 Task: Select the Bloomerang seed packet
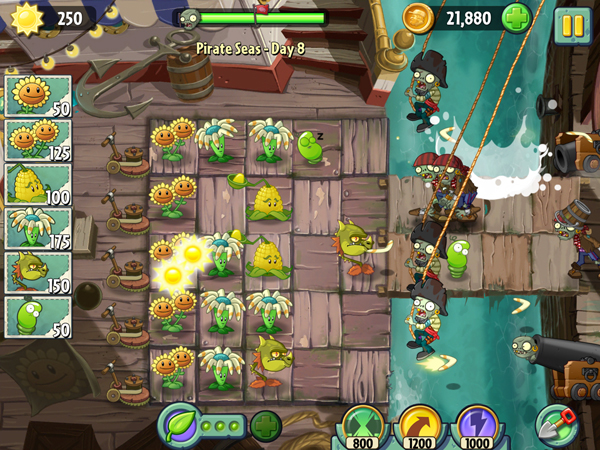38,228
